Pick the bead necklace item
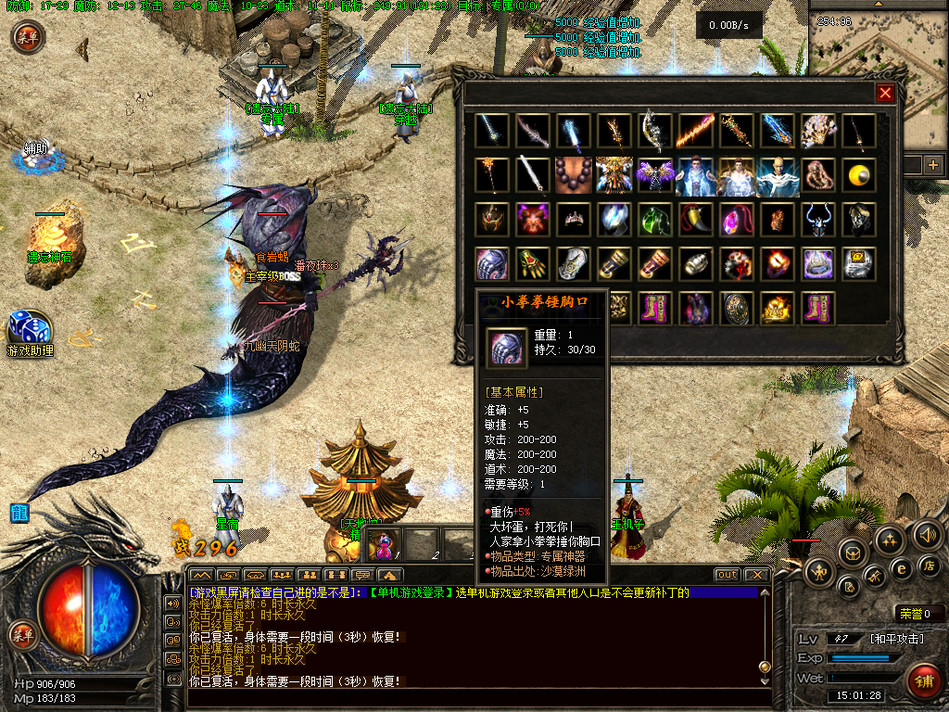The height and width of the screenshot is (712, 949). [x=574, y=176]
